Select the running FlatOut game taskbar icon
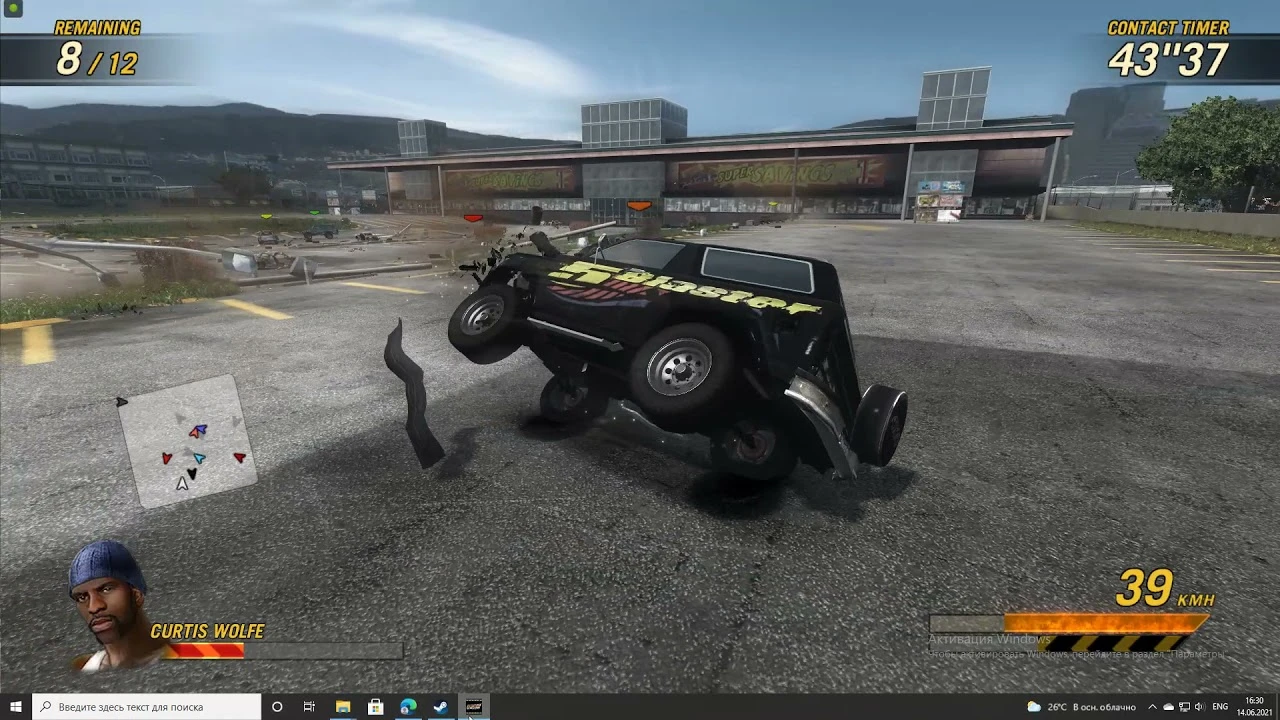 click(x=473, y=707)
